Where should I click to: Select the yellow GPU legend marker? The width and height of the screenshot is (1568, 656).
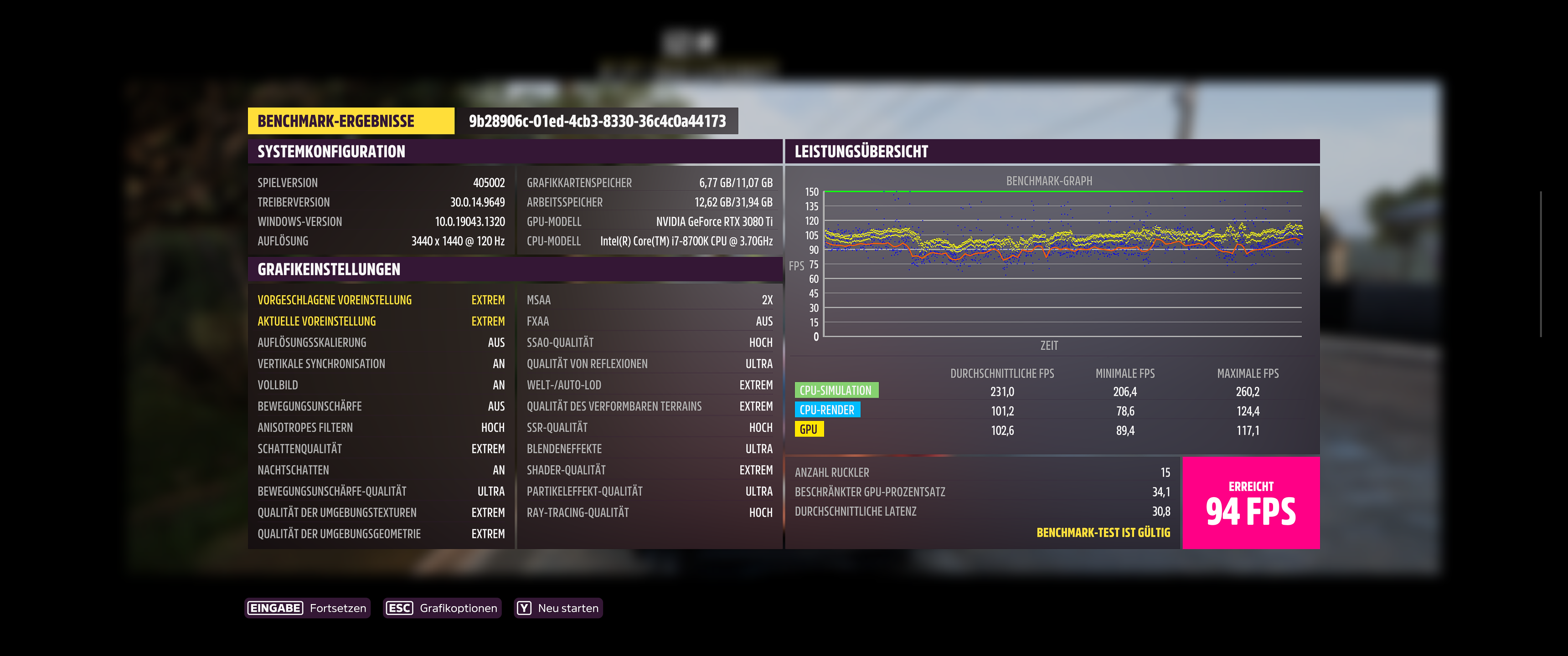coord(810,429)
